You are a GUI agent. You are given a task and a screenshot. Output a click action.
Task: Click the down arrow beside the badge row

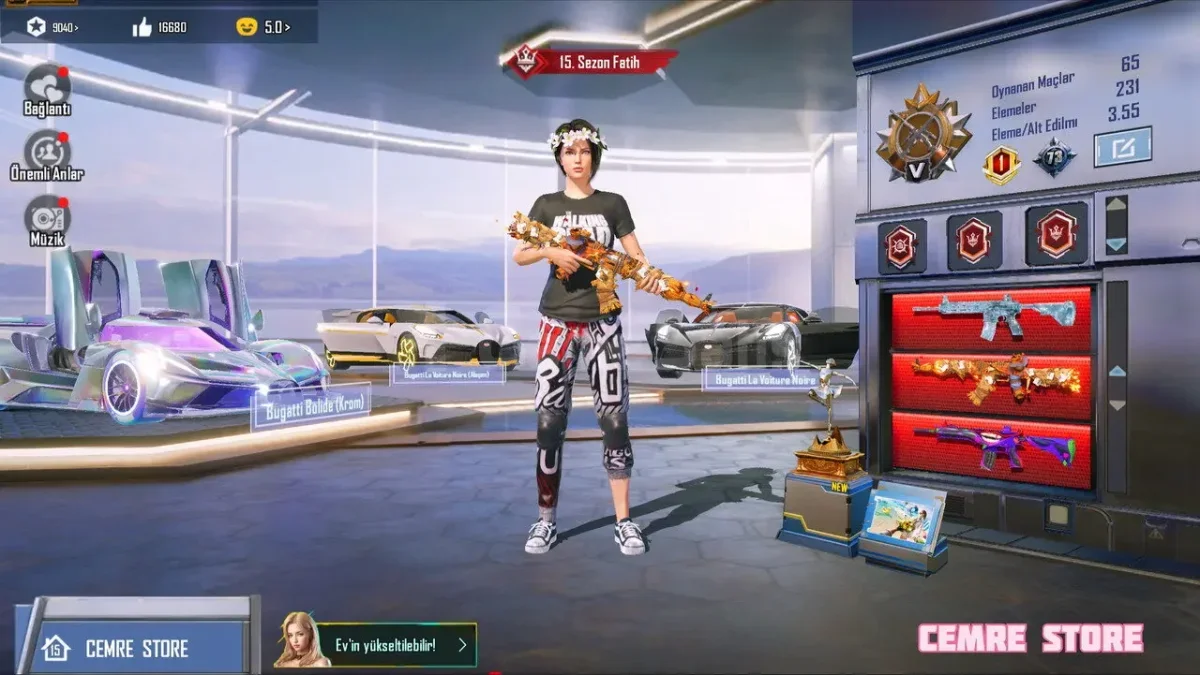coord(1116,244)
